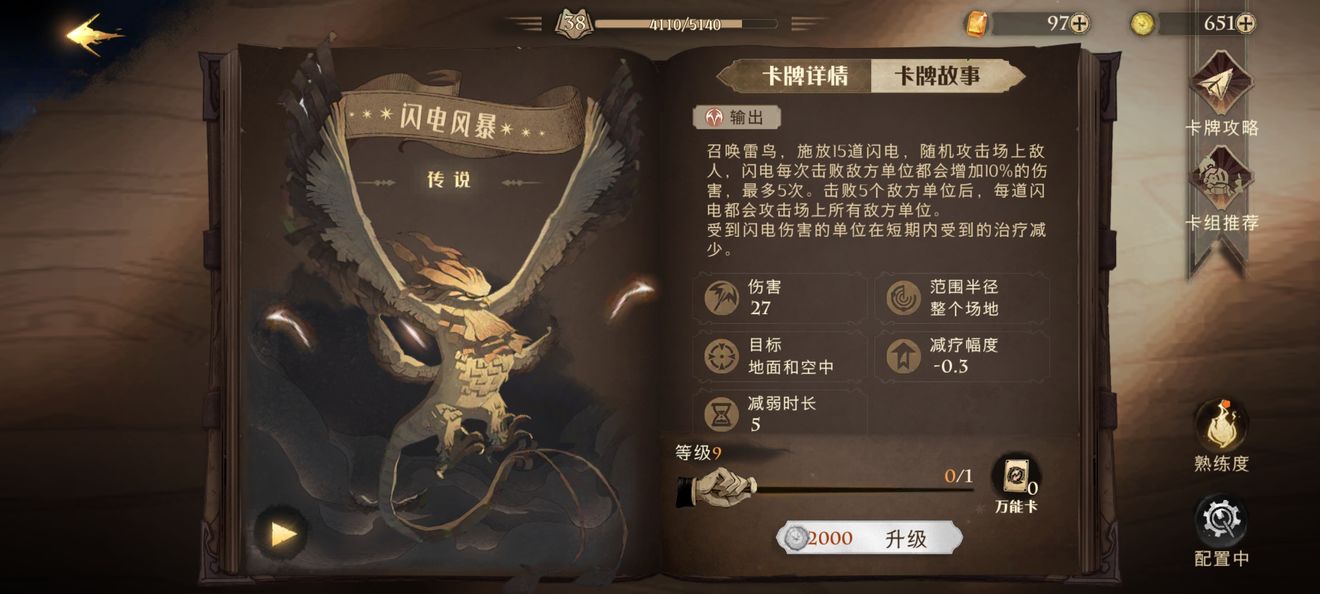
Task: Open the 熟练度 mastery flame icon
Action: pos(1221,428)
